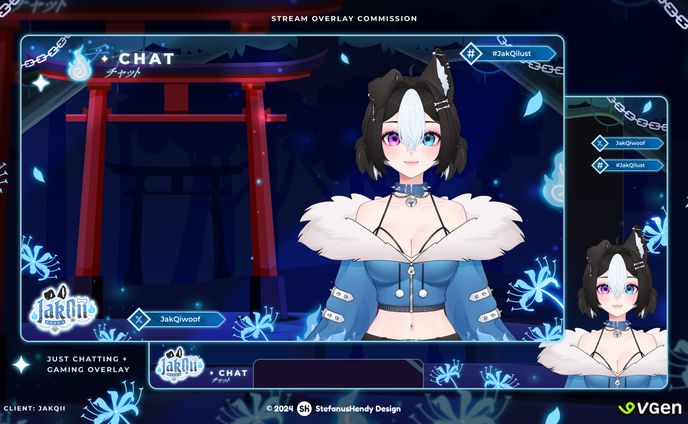688x424 pixels.
Task: Click the dark chat box in the bottom bar
Action: coord(337,373)
